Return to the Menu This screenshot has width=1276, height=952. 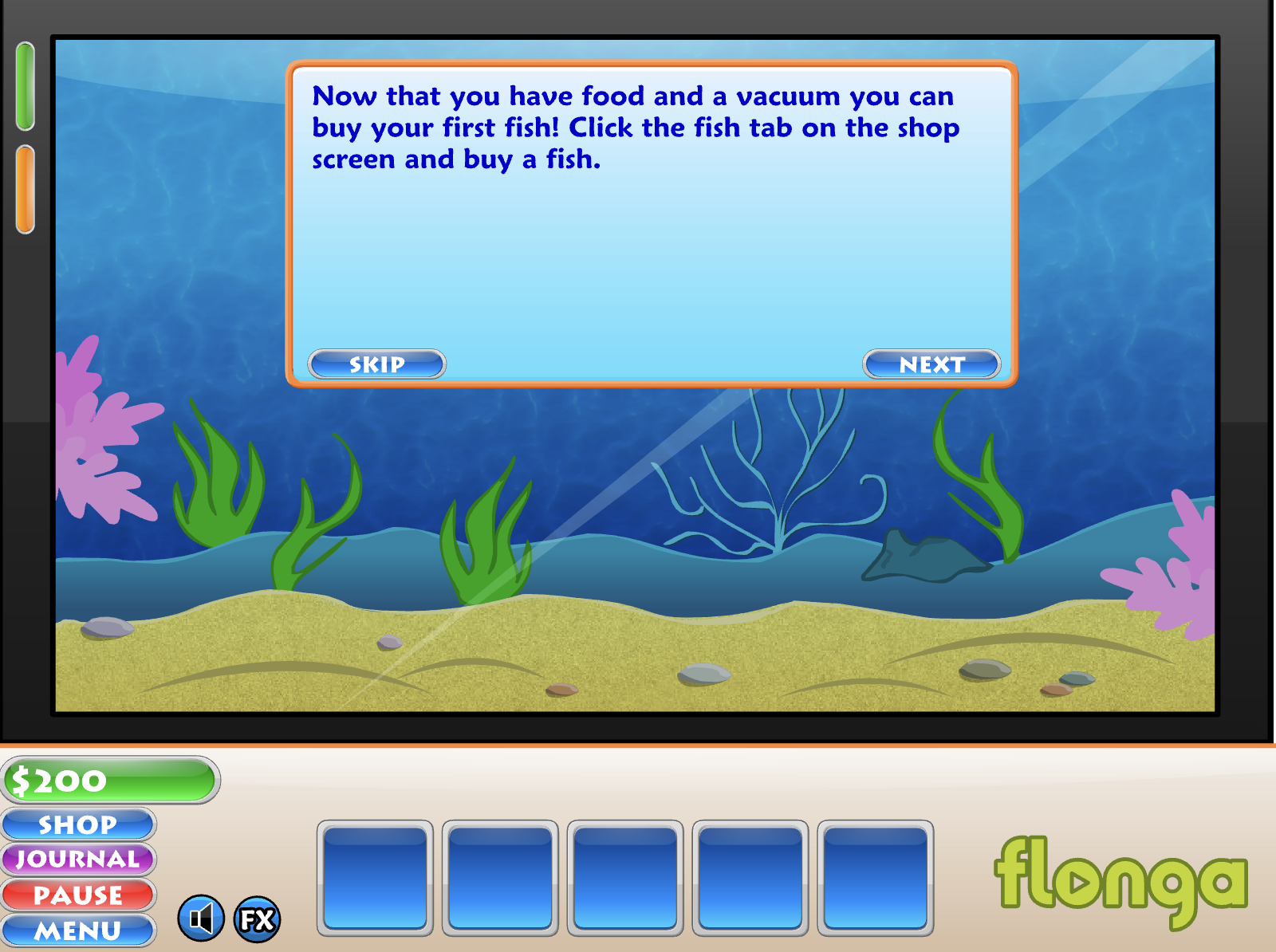point(78,930)
